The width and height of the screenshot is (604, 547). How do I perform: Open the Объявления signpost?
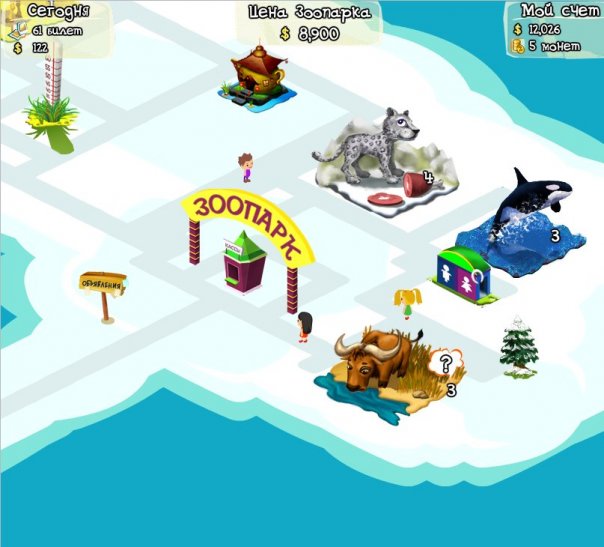pyautogui.click(x=102, y=285)
